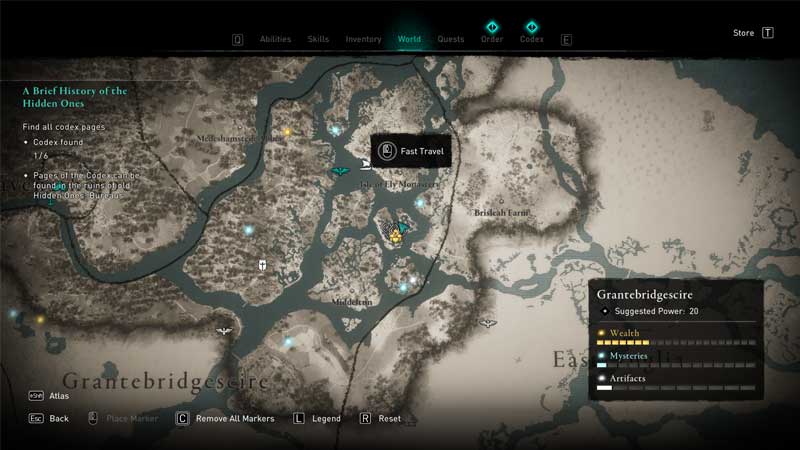The image size is (800, 450).
Task: Open the Order tab
Action: click(x=491, y=39)
